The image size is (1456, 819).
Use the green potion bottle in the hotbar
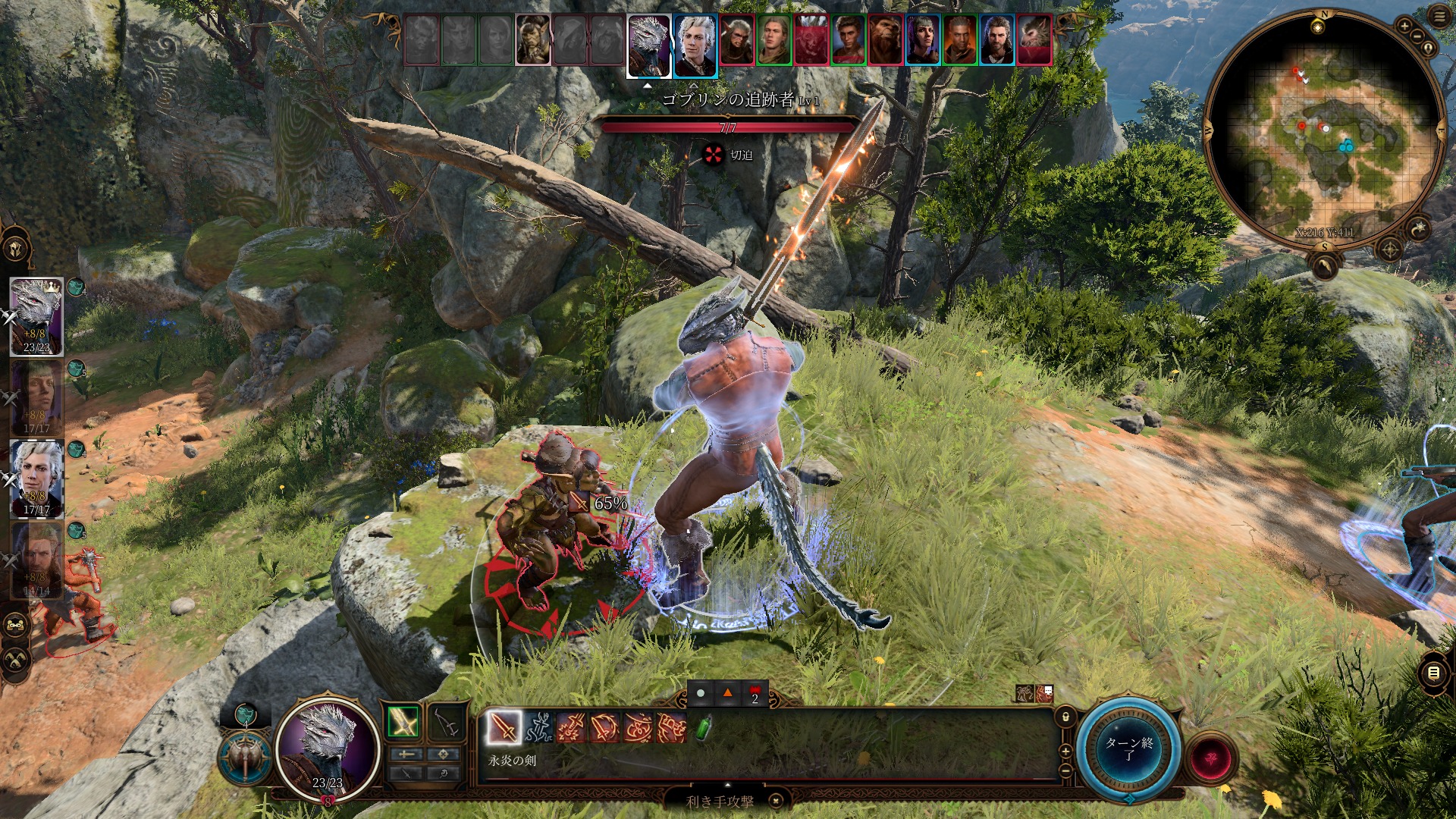pos(704,728)
